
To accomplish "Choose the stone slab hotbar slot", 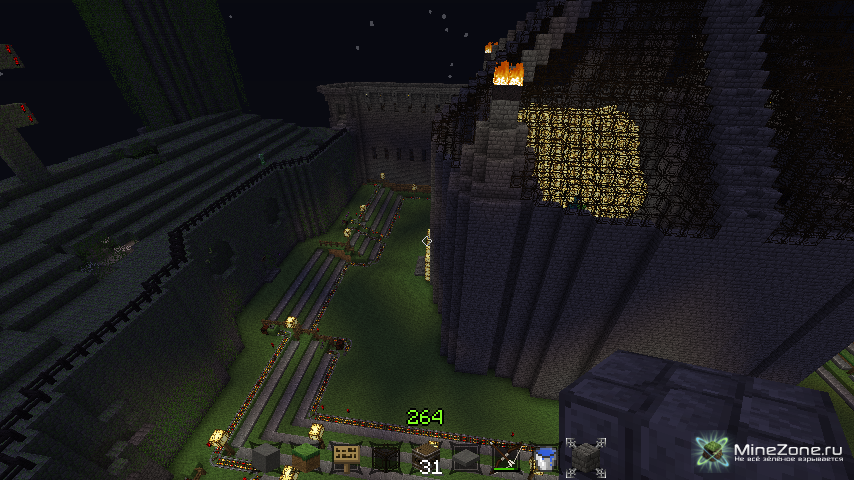I will click(466, 458).
